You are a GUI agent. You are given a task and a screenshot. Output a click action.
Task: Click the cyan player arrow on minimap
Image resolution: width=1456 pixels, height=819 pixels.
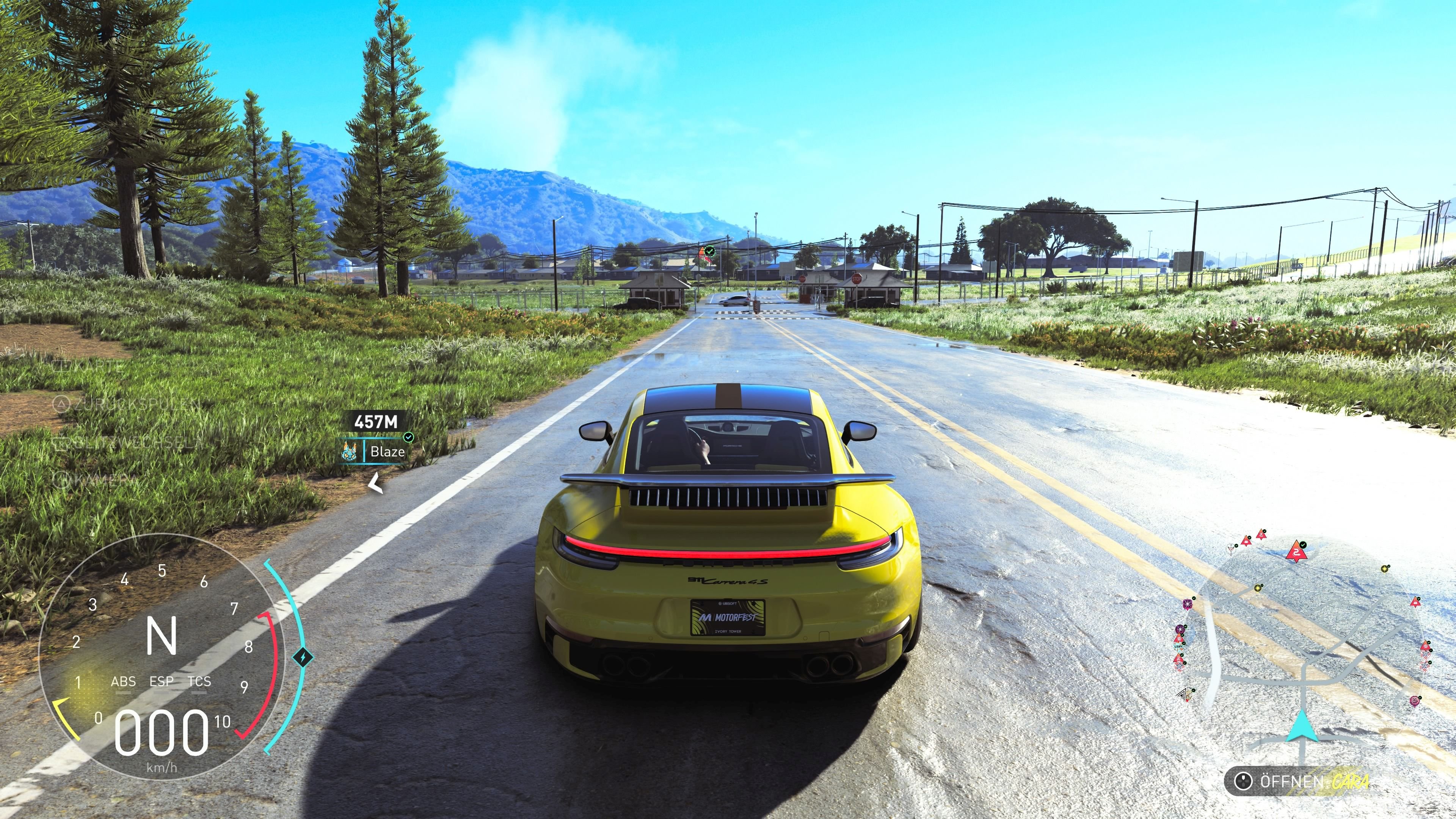1302,726
